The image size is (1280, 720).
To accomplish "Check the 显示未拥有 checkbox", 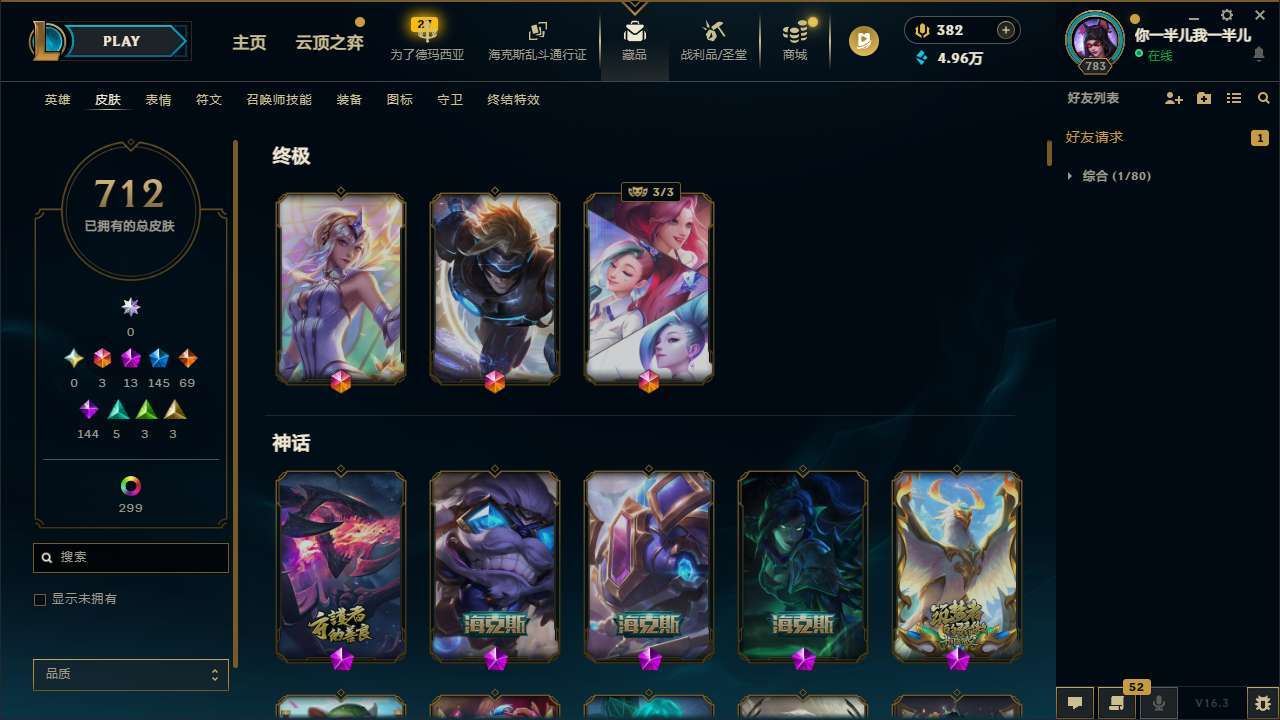I will click(40, 598).
